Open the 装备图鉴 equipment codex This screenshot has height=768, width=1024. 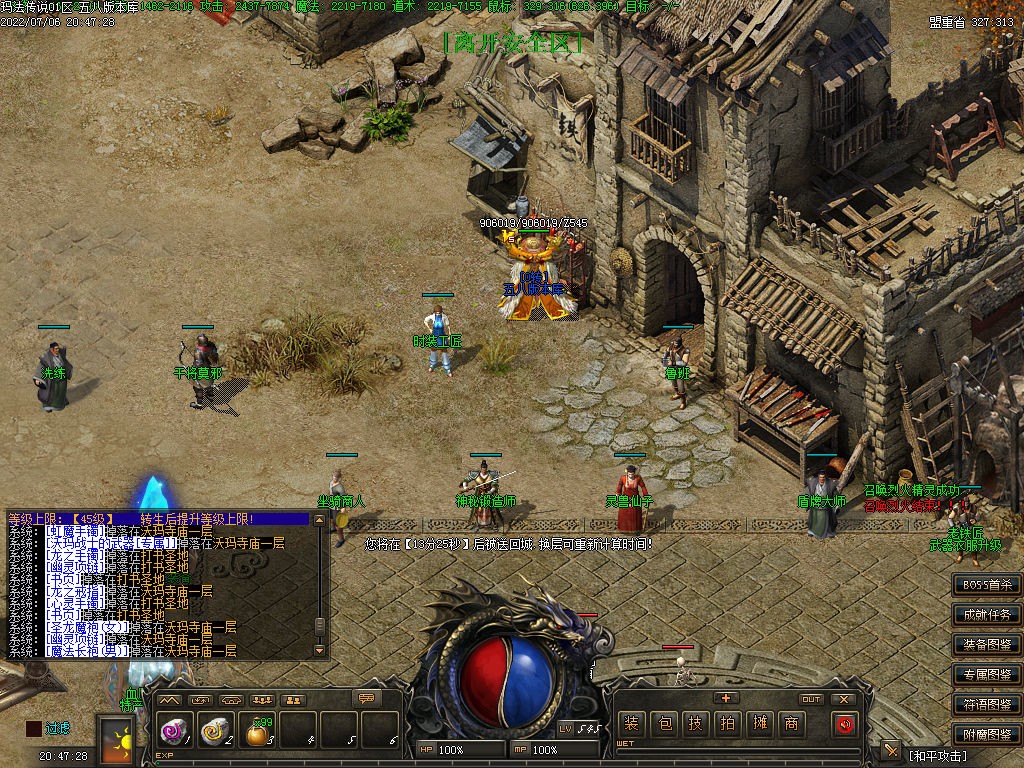click(x=986, y=644)
